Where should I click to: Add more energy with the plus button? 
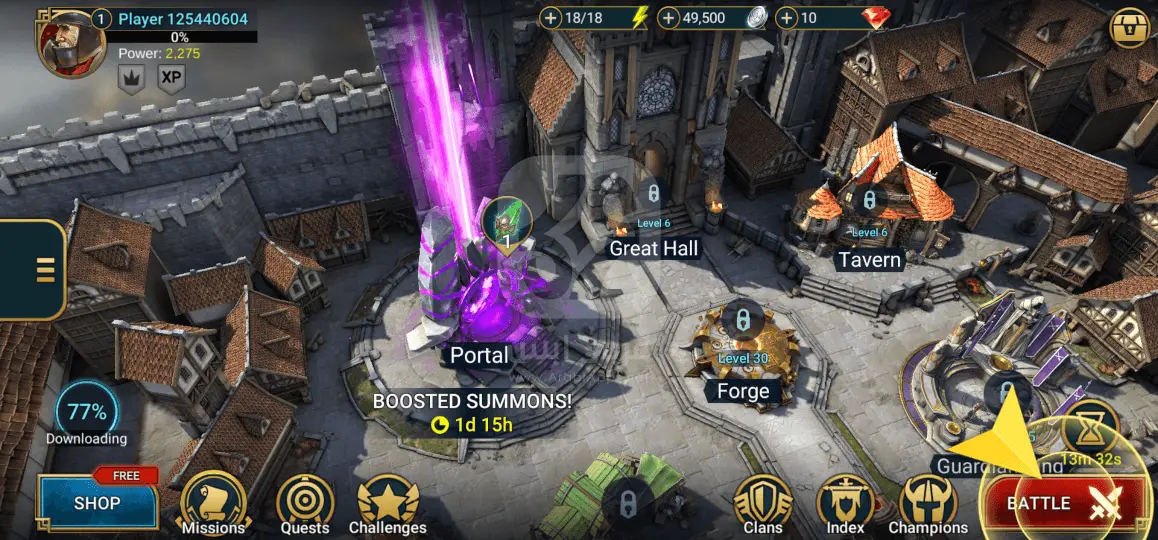click(551, 18)
